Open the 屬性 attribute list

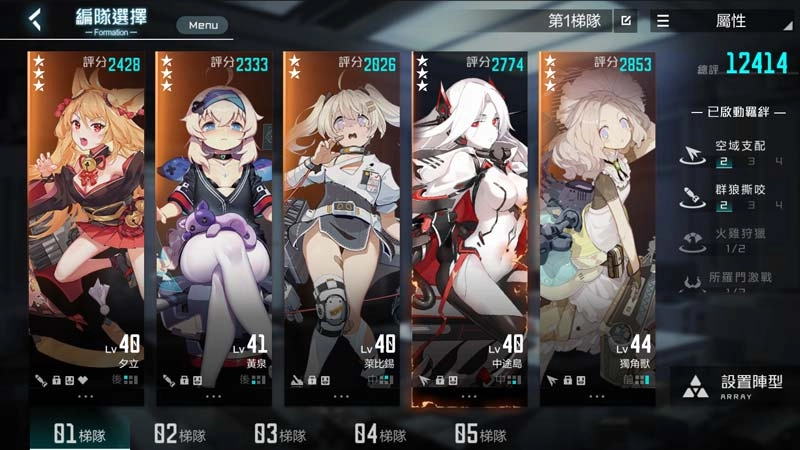[x=723, y=21]
